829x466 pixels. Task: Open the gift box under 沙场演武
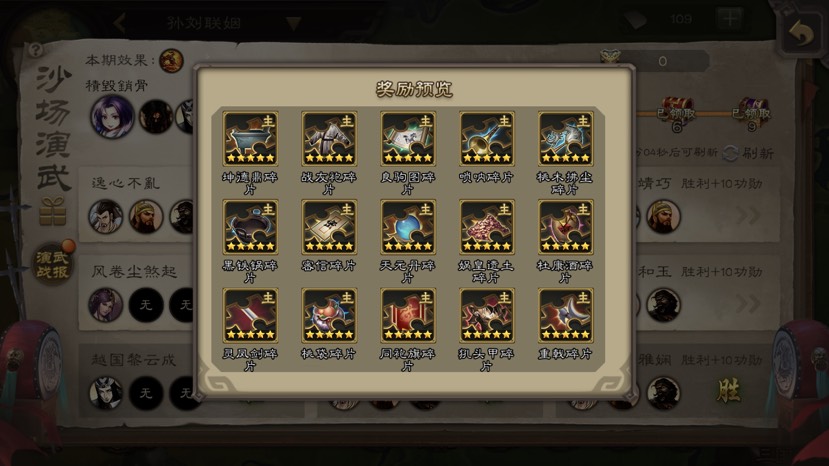pos(52,211)
